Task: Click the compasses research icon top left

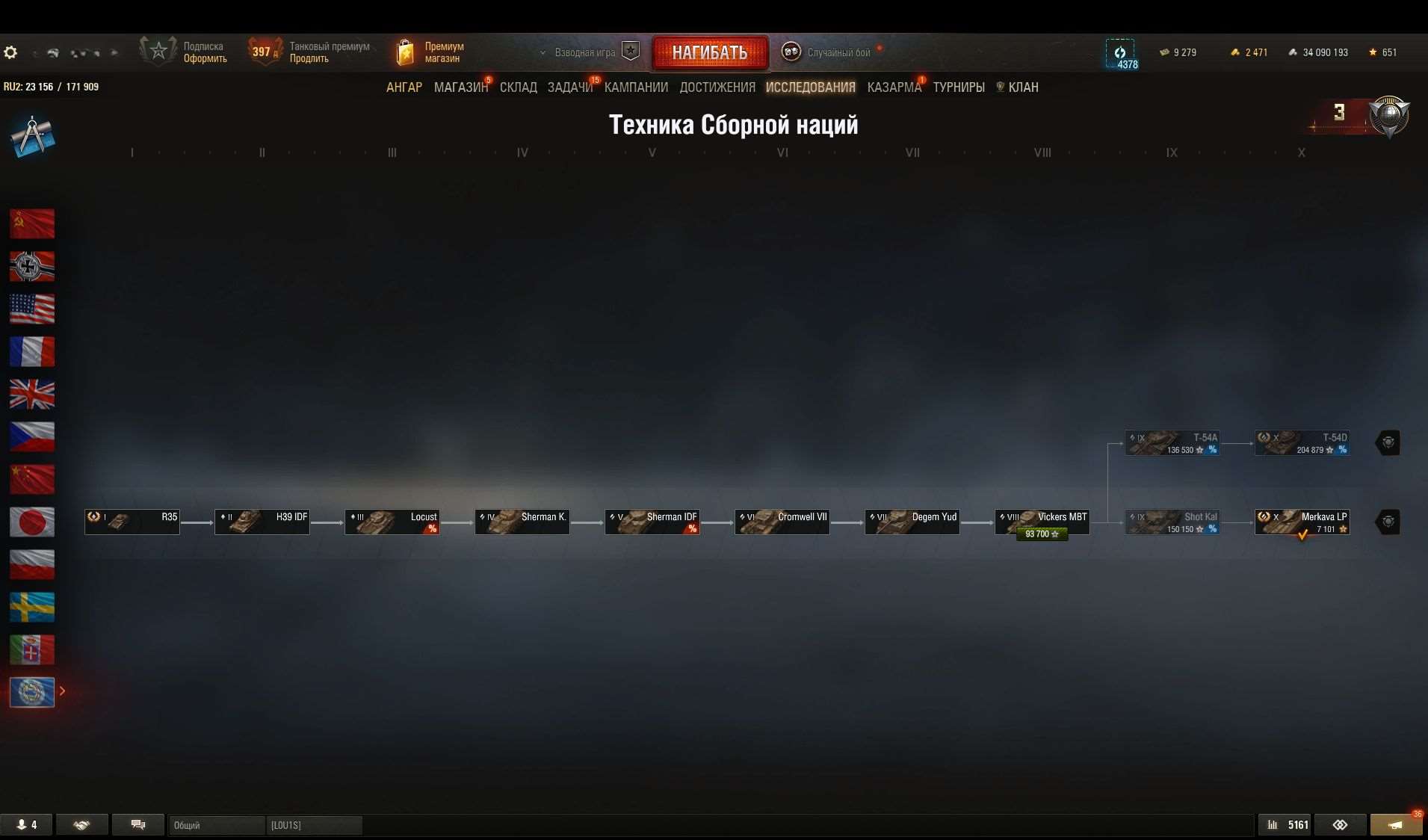Action: [x=31, y=135]
